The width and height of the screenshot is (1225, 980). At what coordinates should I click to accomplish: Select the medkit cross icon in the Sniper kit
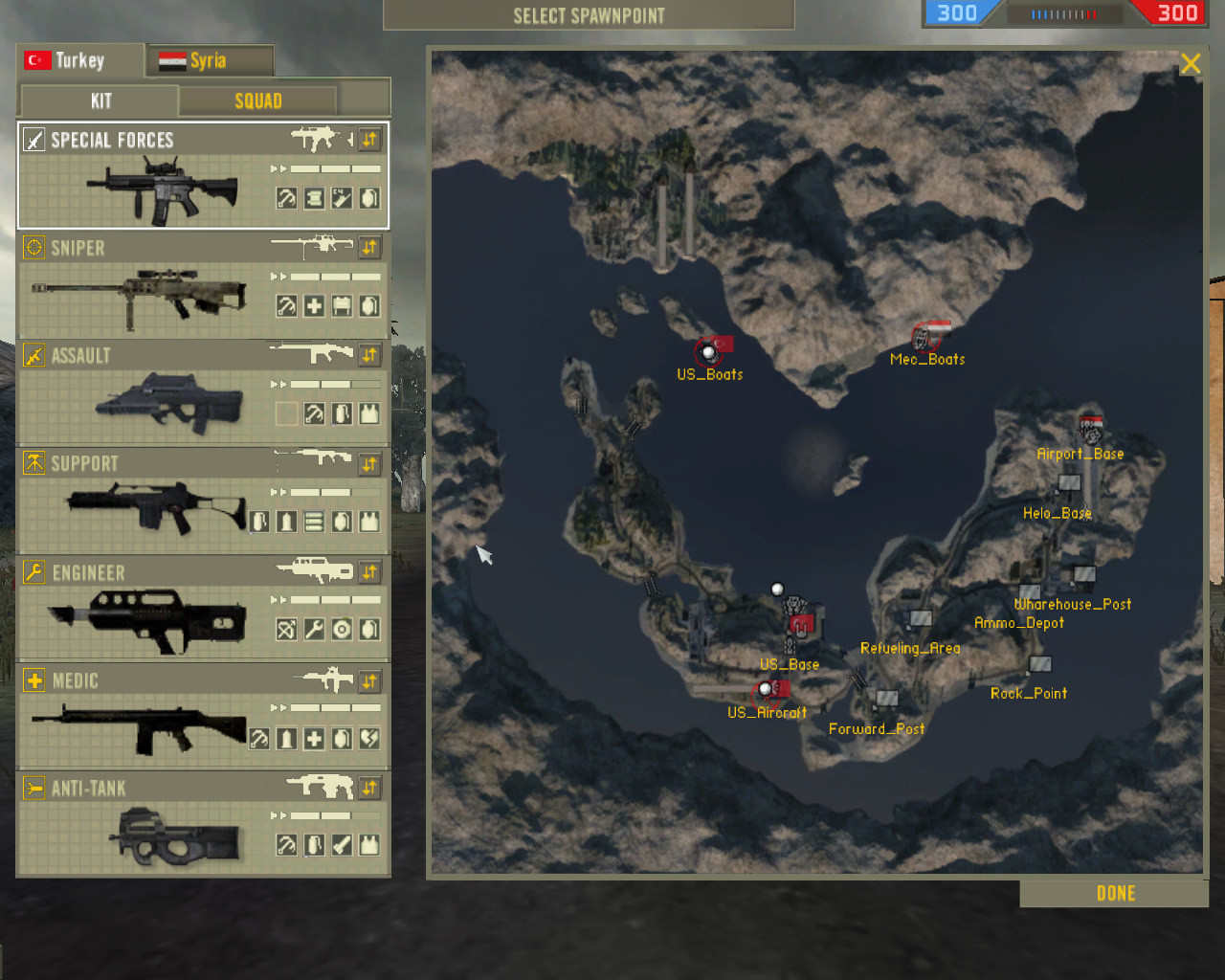[x=314, y=305]
